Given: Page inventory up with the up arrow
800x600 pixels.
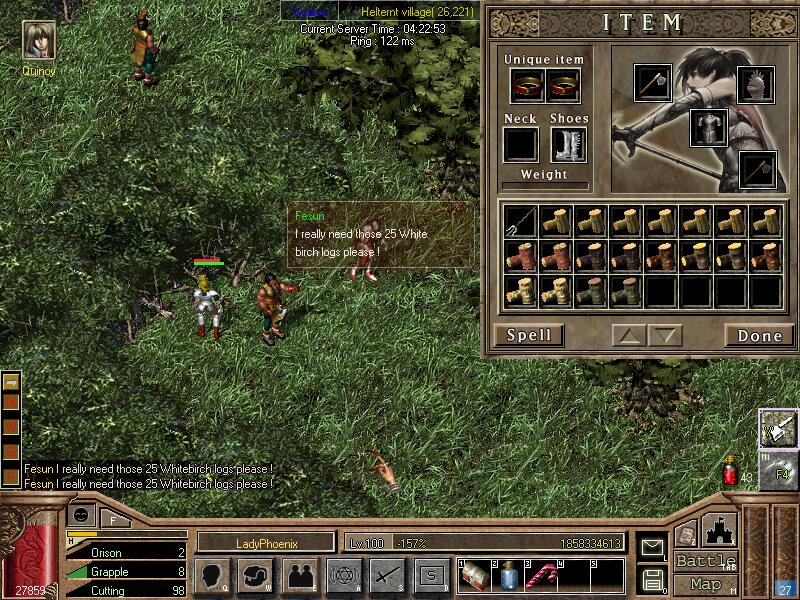Looking at the screenshot, I should (629, 335).
